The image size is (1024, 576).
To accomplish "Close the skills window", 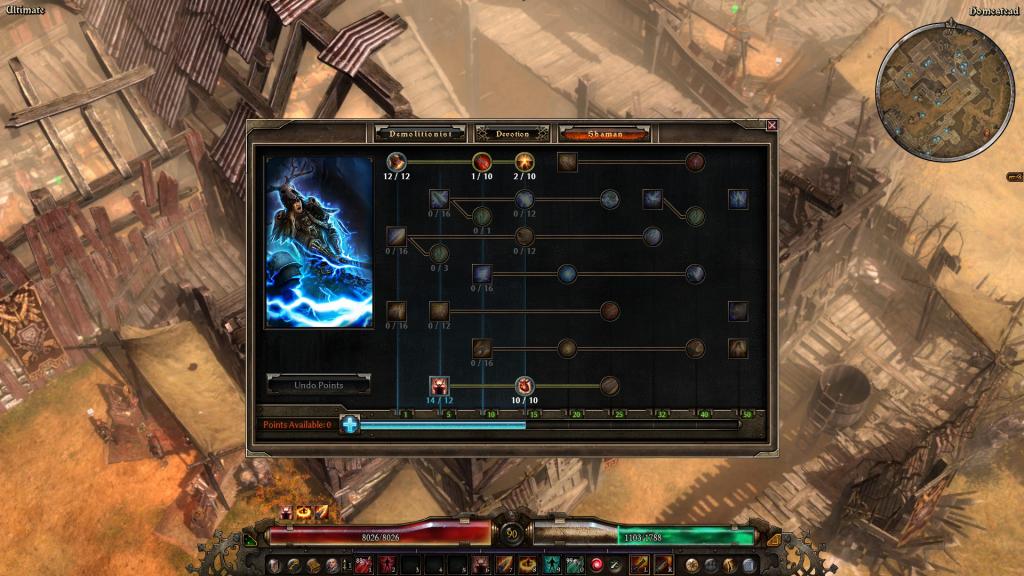I will [771, 126].
